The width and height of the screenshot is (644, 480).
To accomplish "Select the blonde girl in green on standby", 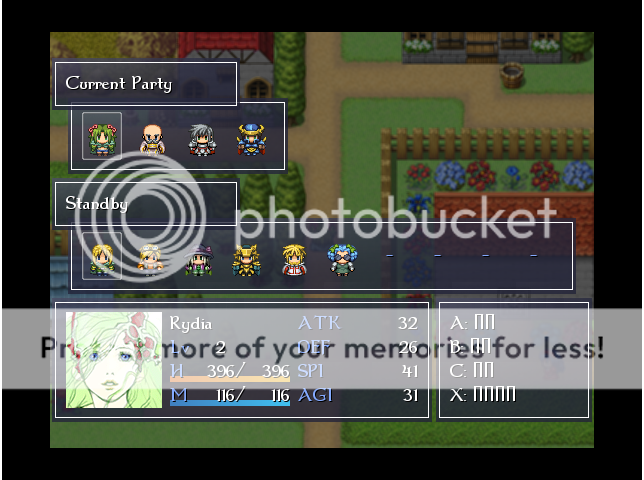I will (x=102, y=259).
